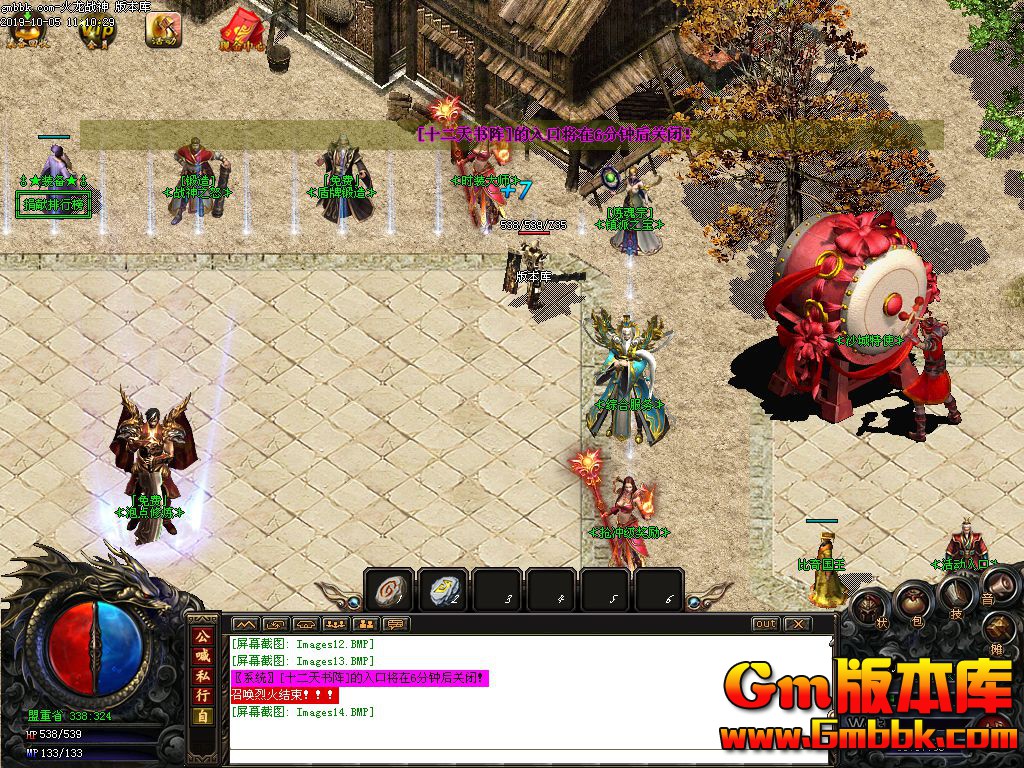
Task: Use the yellow rune stone in slot 2
Action: click(x=441, y=590)
